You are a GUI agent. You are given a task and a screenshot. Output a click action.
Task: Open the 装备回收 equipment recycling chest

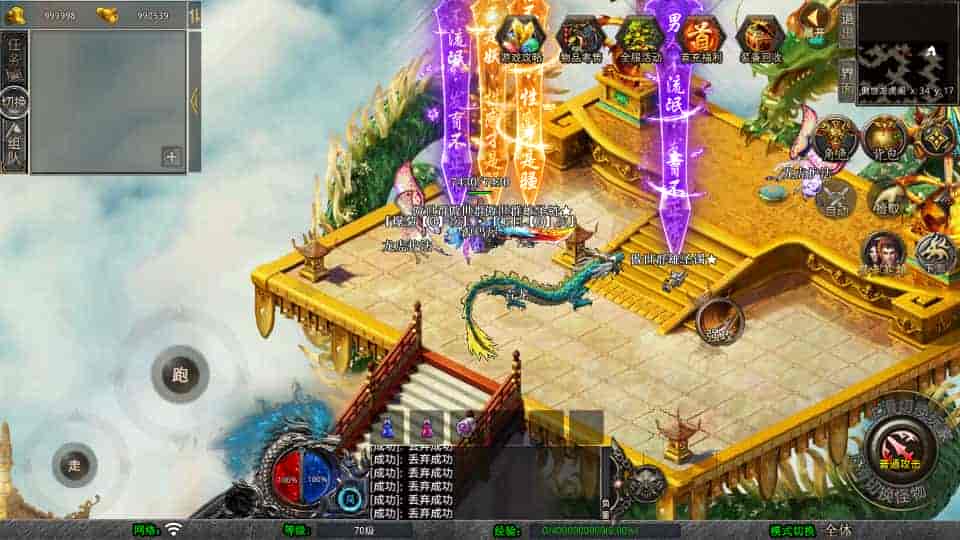760,39
